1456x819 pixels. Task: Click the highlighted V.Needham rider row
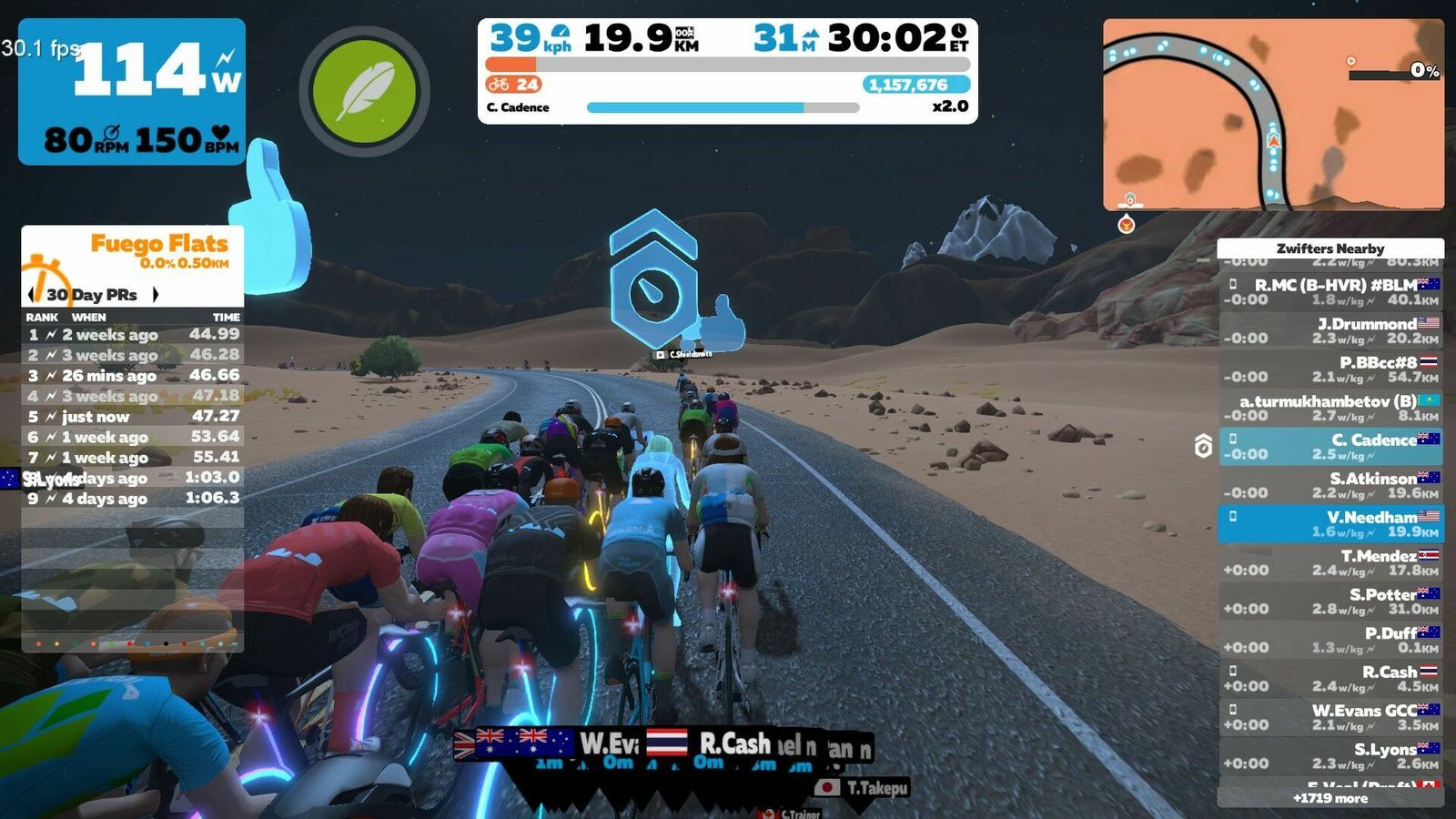(x=1330, y=523)
